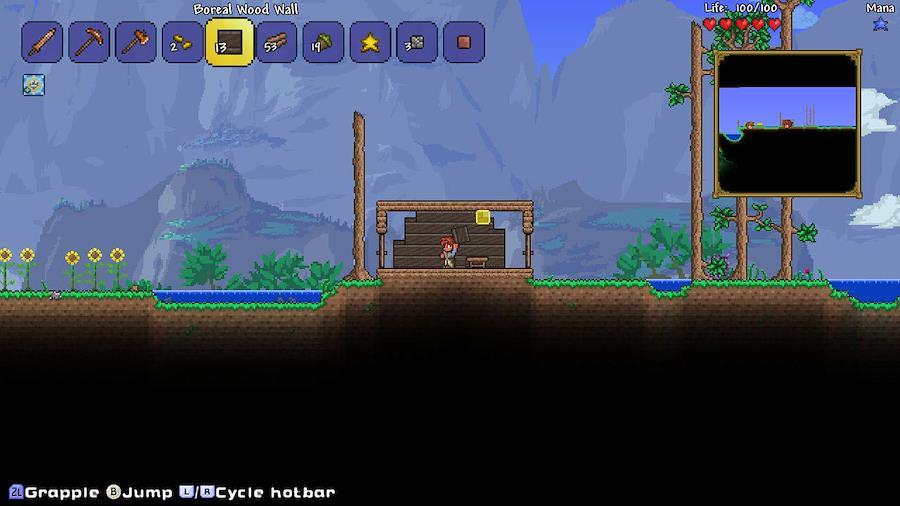
Task: Click the active buff icon below the hotbar
Action: pos(34,85)
